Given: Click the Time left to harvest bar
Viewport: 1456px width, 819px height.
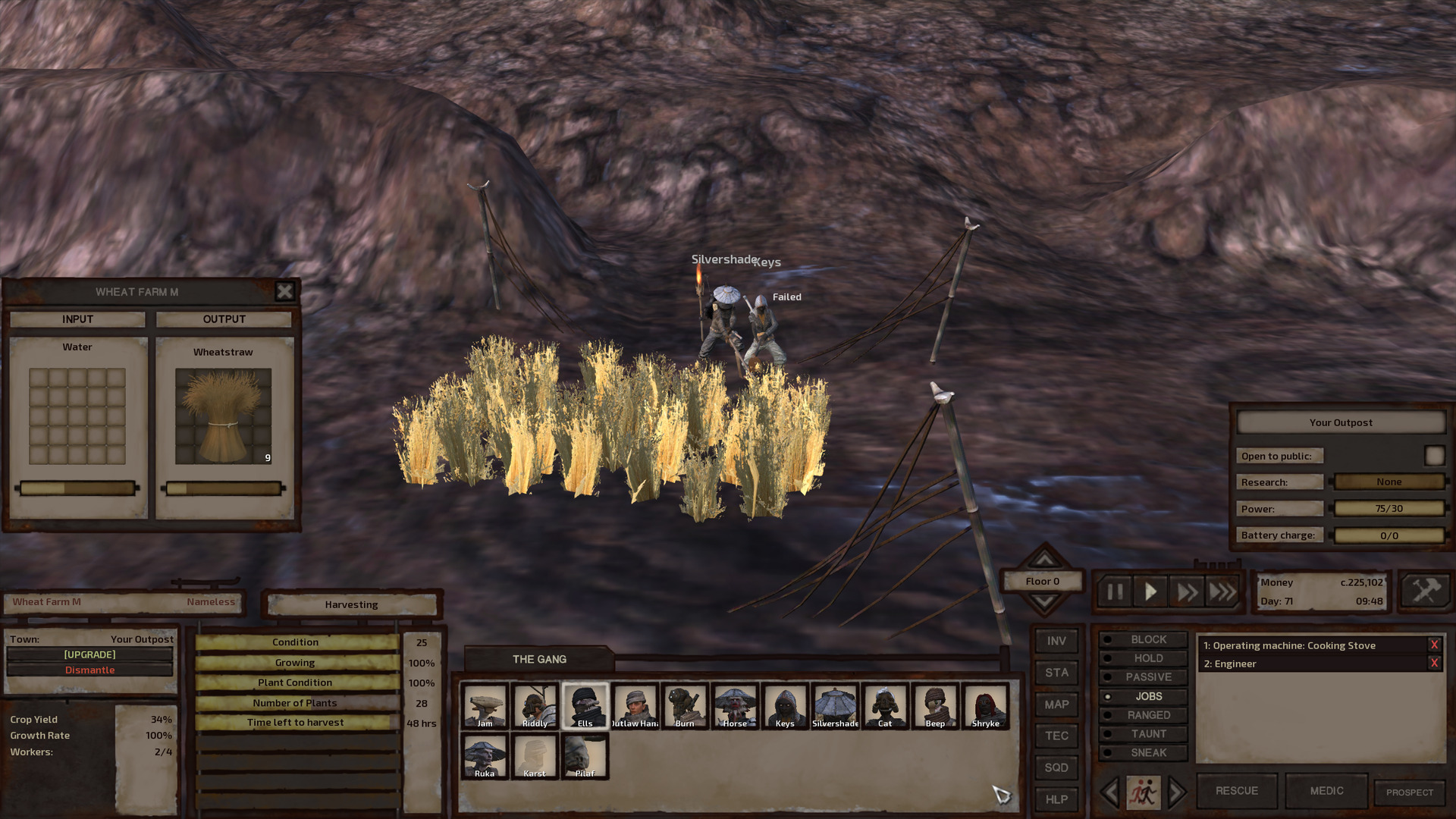Looking at the screenshot, I should [294, 723].
